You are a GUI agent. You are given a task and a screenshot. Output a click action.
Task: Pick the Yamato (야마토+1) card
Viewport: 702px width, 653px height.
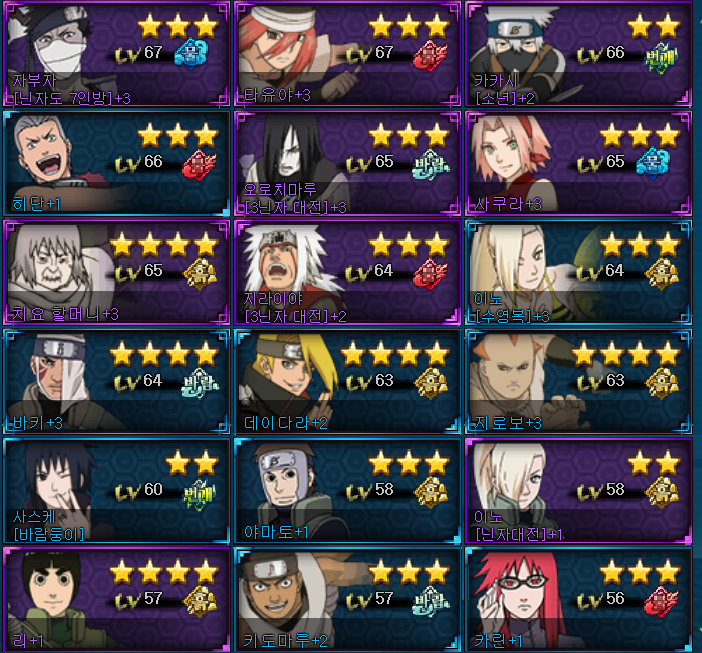346,491
